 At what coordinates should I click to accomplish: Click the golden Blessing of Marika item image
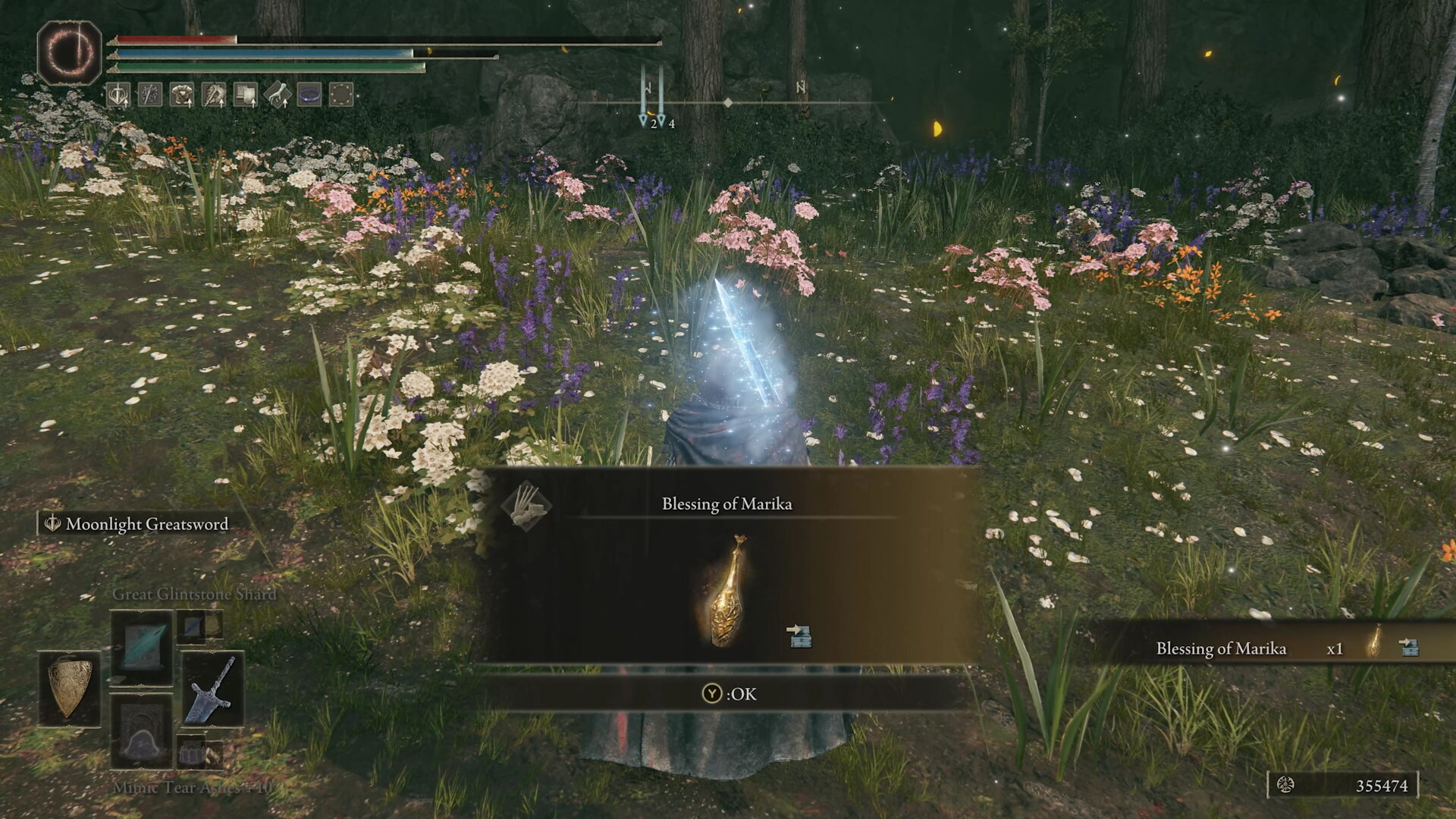[x=726, y=591]
